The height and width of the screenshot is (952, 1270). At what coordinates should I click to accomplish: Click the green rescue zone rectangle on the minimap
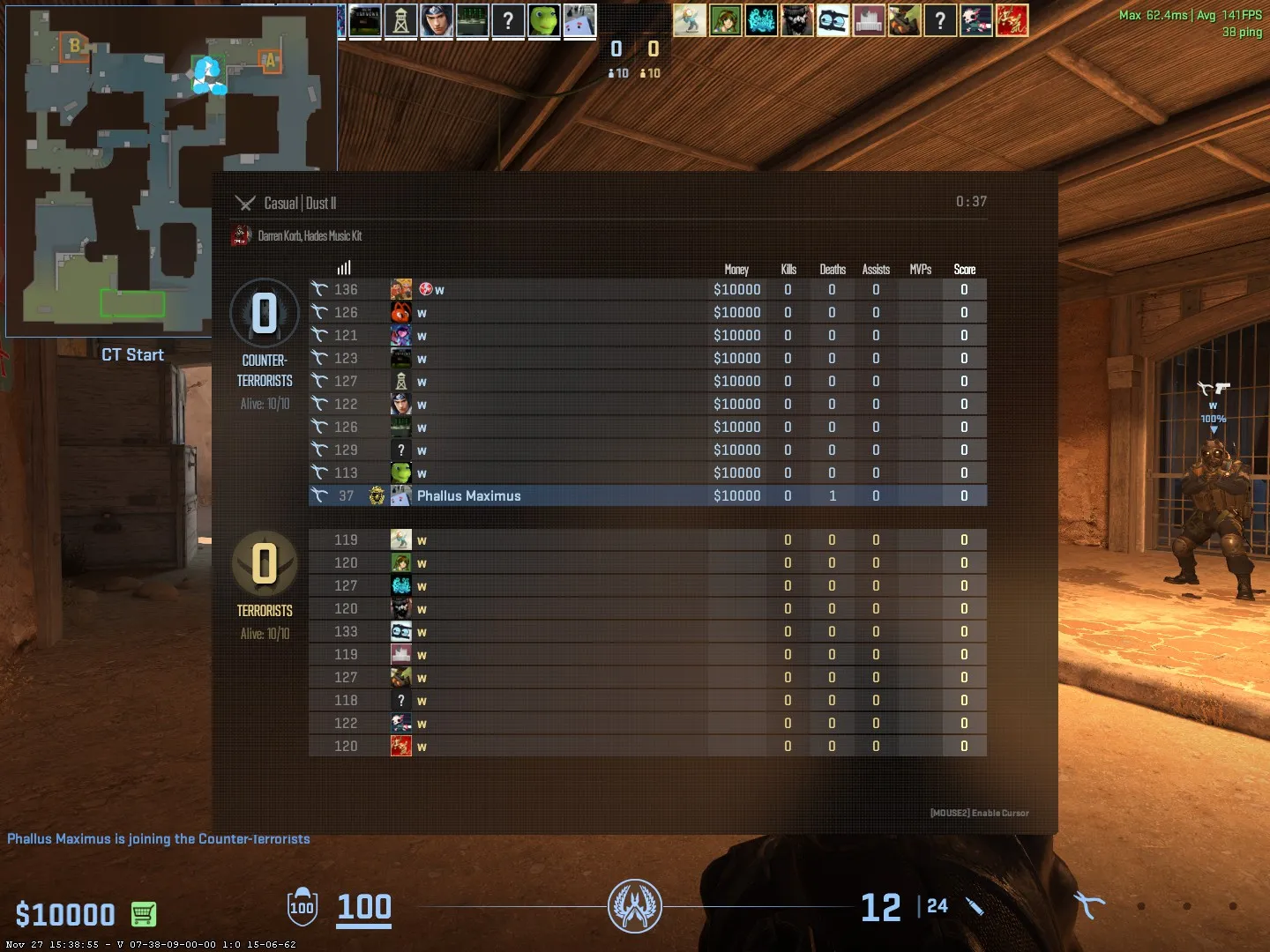coord(132,303)
